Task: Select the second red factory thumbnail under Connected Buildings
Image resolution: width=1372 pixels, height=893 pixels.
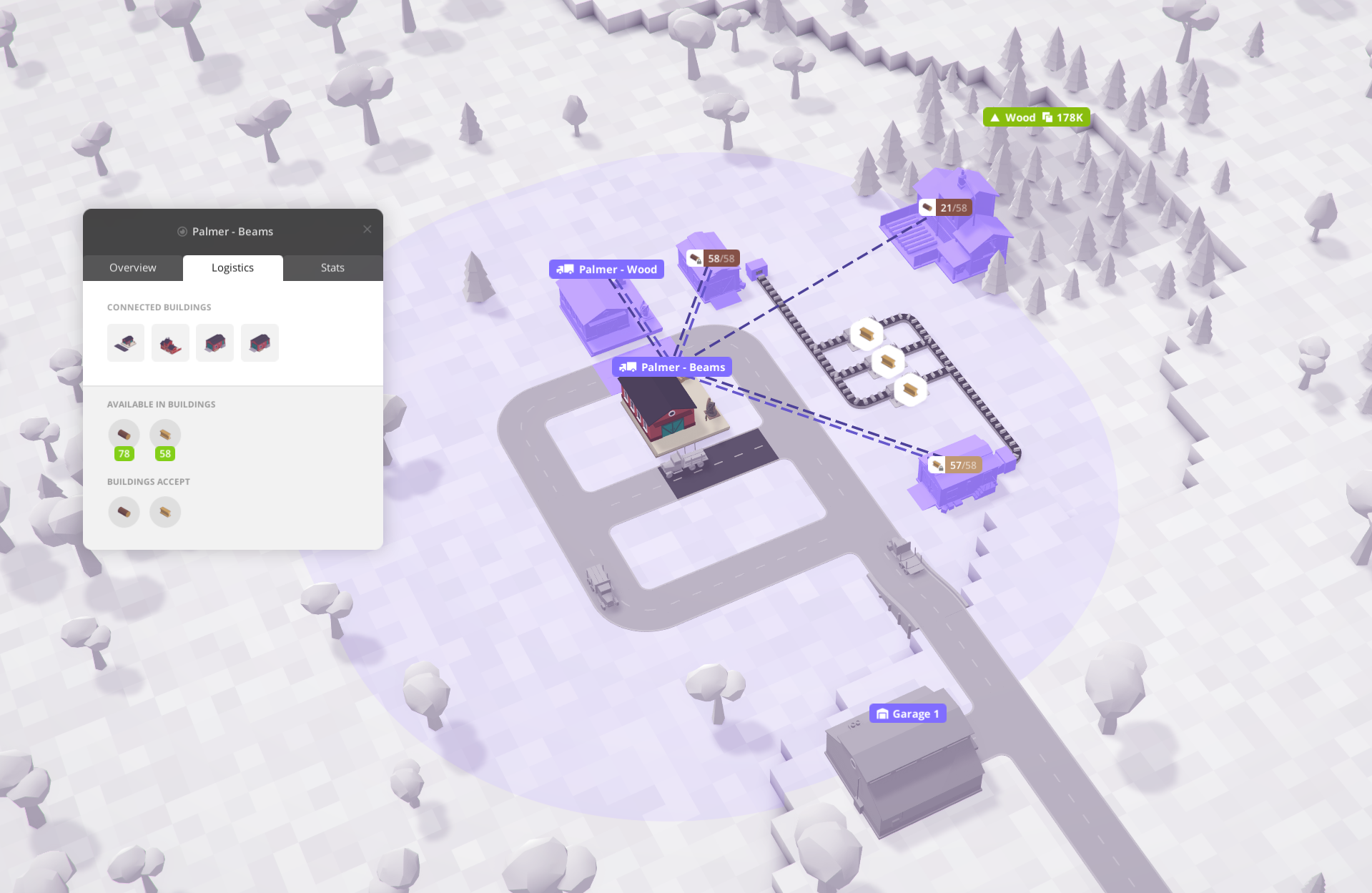Action: click(170, 342)
